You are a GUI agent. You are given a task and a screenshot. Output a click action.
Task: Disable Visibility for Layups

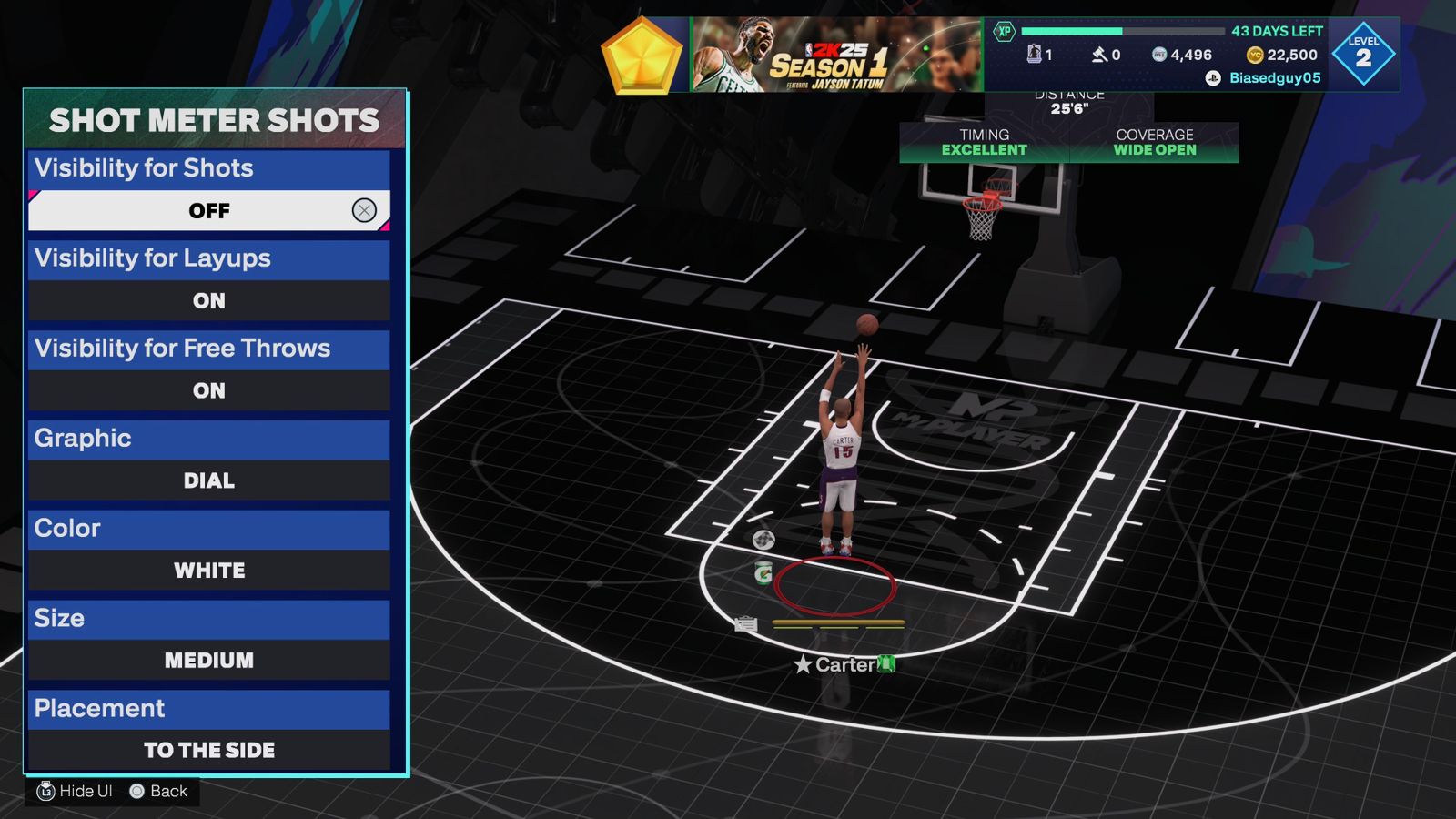click(x=209, y=300)
